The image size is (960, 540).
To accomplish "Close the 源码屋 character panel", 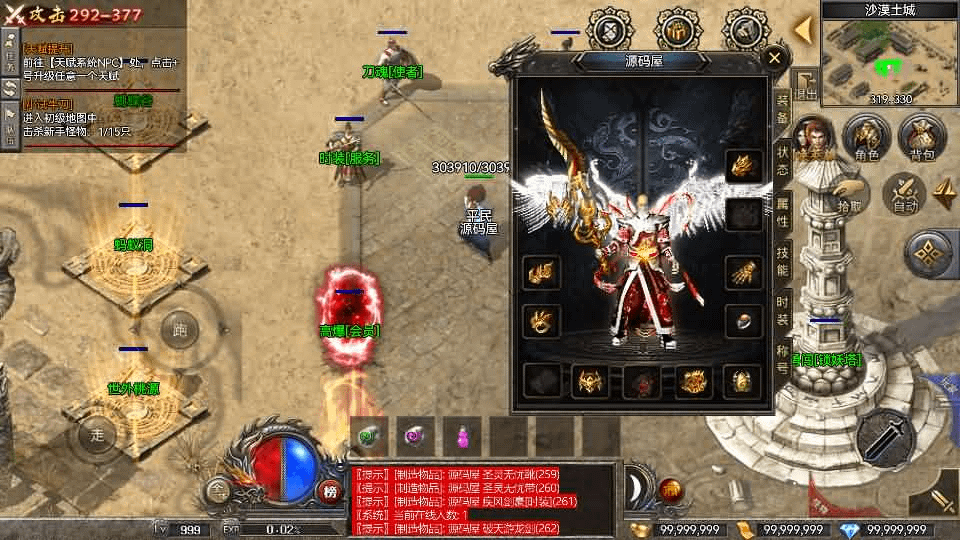I will (x=774, y=58).
